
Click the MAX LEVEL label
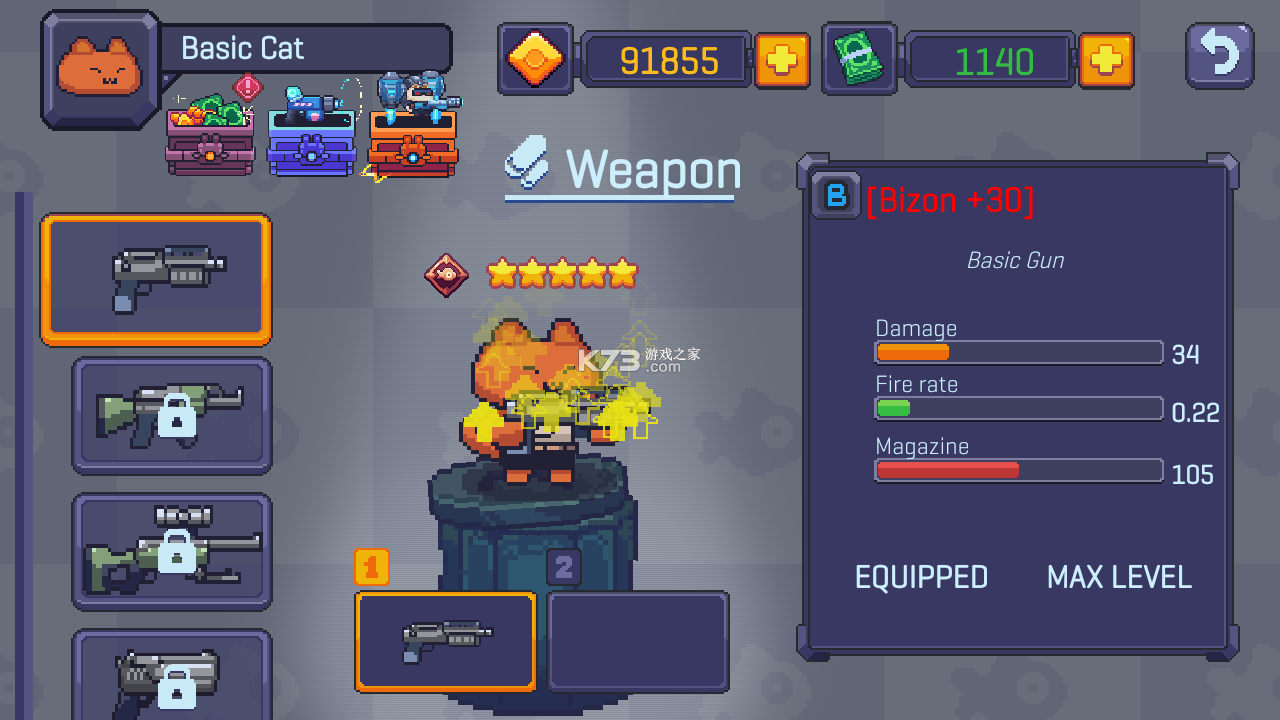pyautogui.click(x=1119, y=577)
